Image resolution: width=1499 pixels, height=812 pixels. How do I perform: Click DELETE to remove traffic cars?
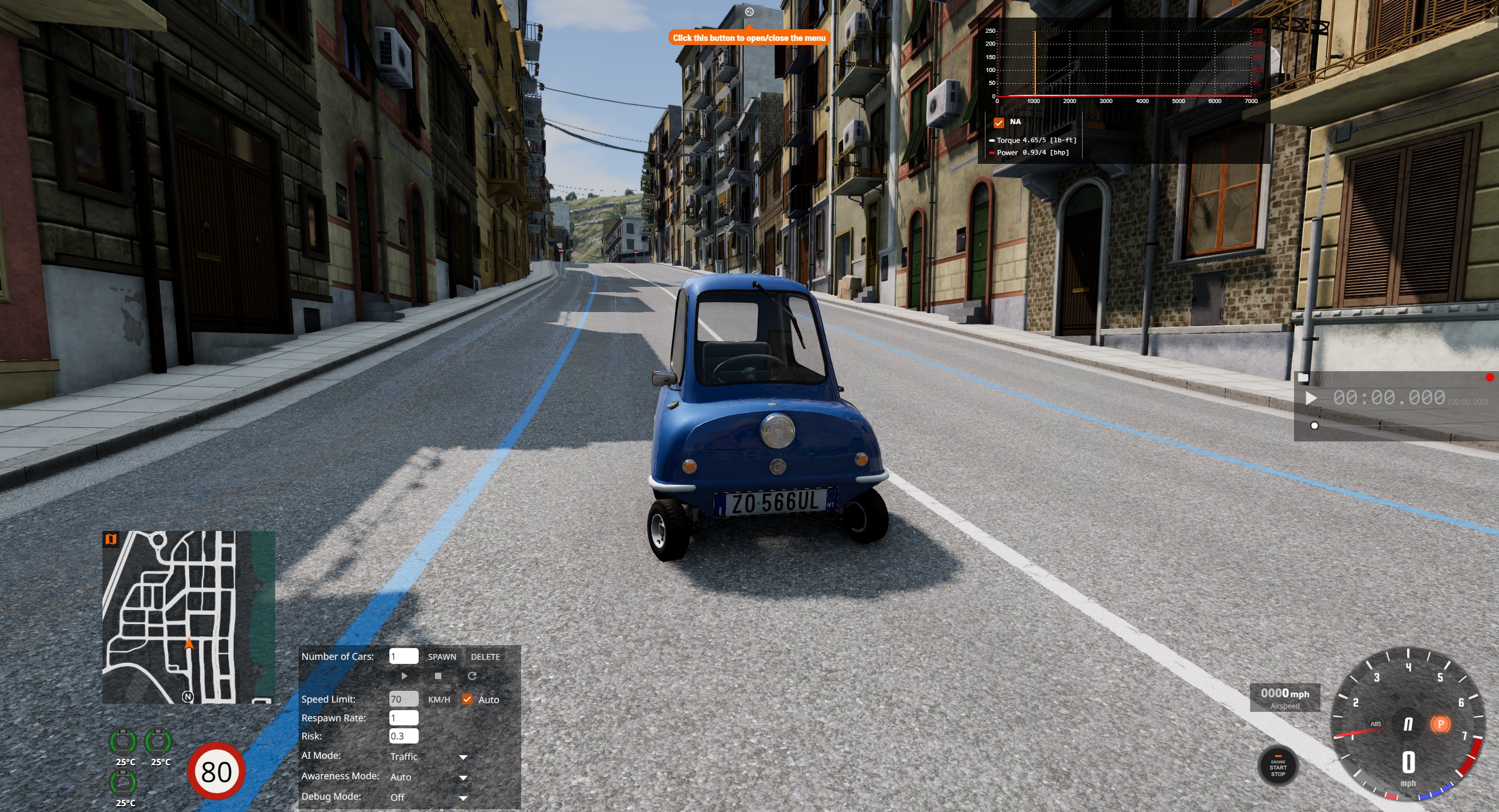click(485, 657)
